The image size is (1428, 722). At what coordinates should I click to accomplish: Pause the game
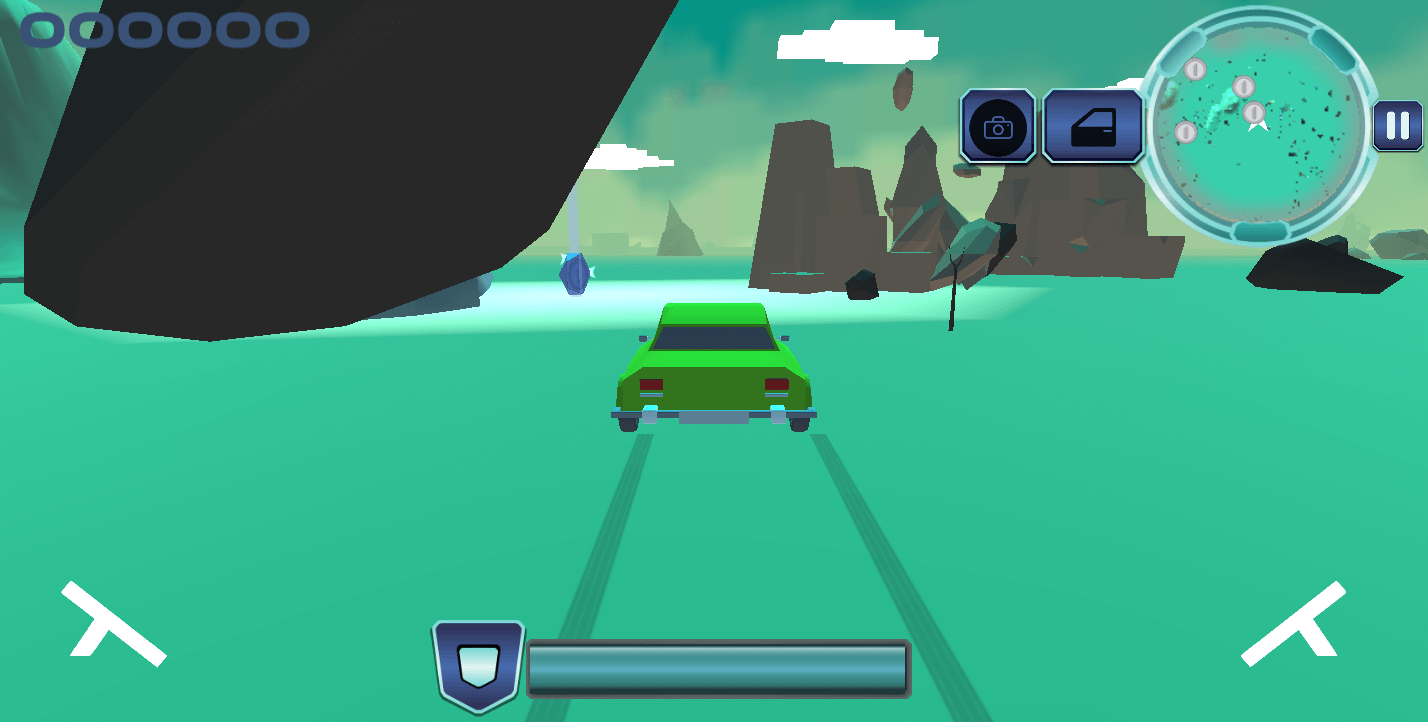[1397, 126]
